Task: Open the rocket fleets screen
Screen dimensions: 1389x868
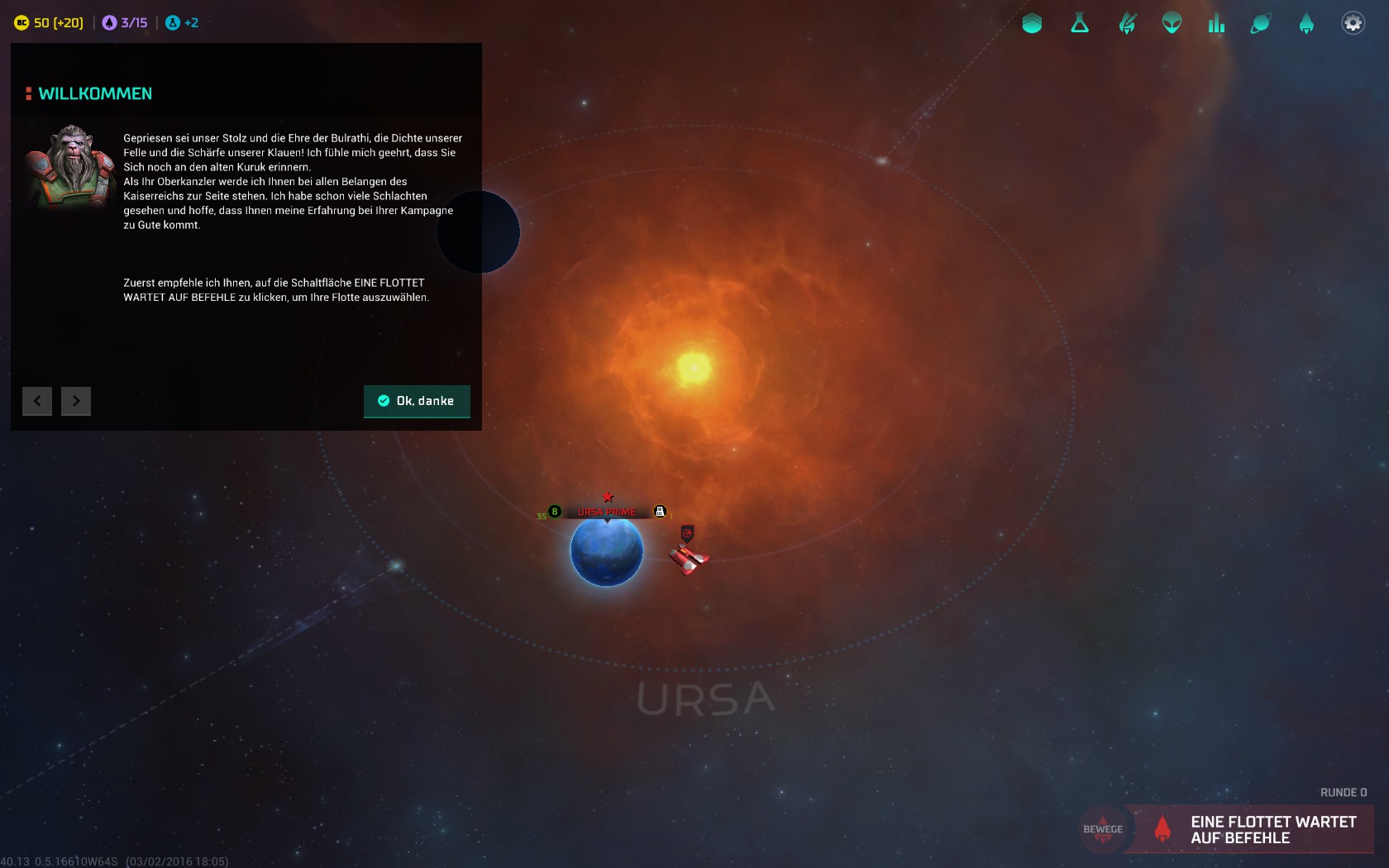Action: pyautogui.click(x=1306, y=23)
